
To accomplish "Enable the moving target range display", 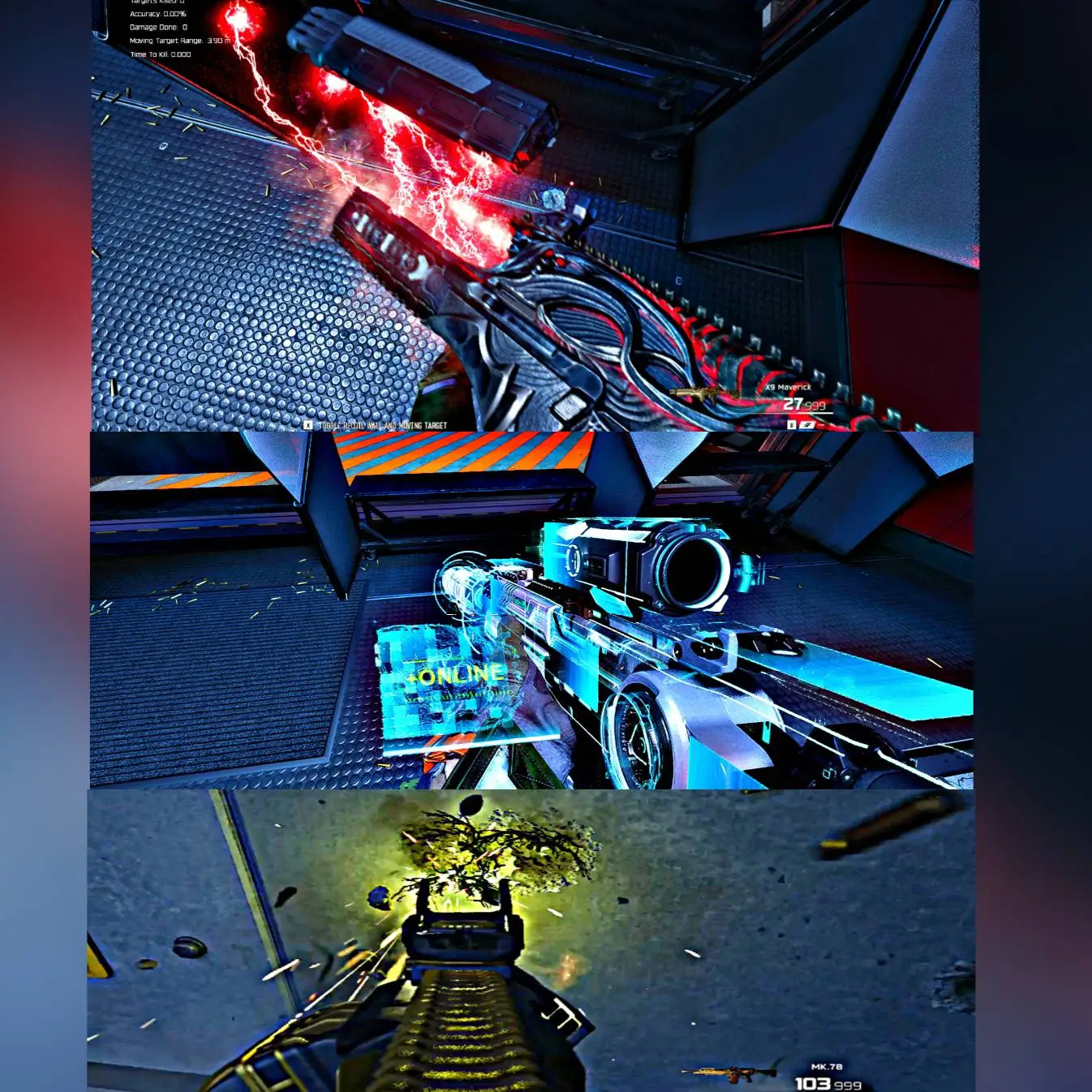I will click(178, 41).
